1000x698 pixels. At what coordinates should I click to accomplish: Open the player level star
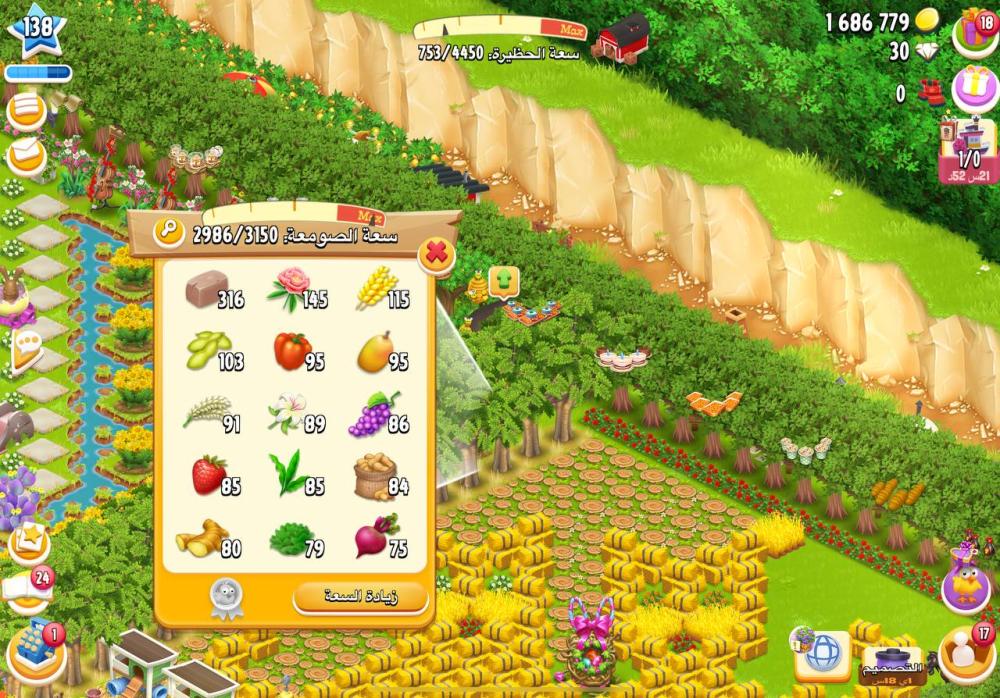click(36, 31)
